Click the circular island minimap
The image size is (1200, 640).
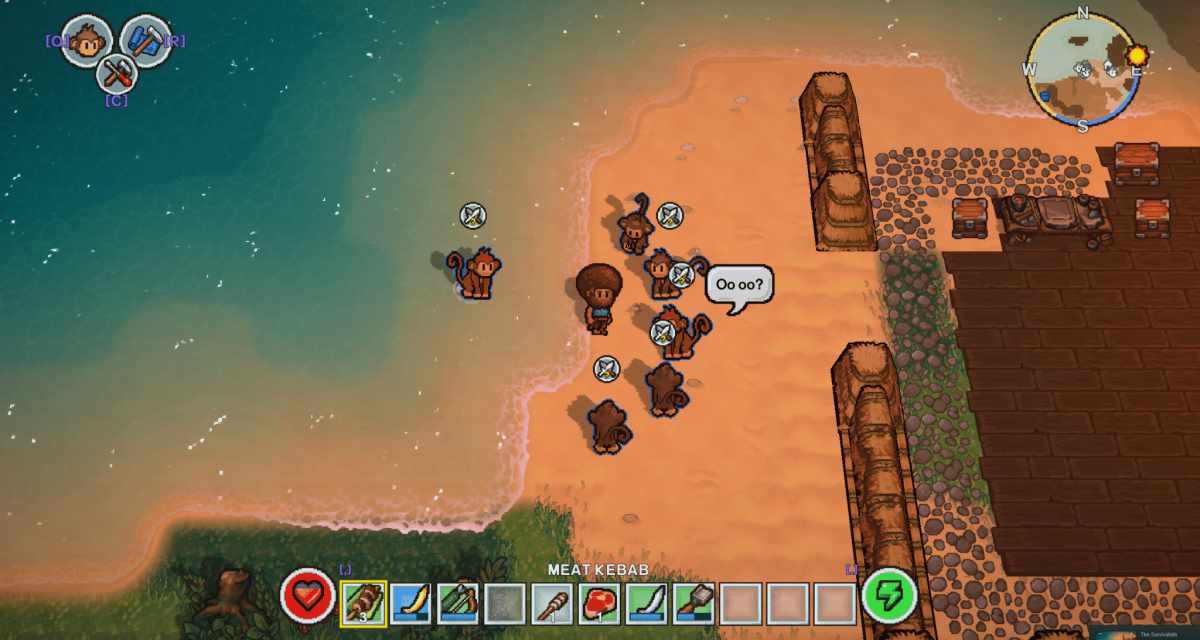click(x=1083, y=70)
